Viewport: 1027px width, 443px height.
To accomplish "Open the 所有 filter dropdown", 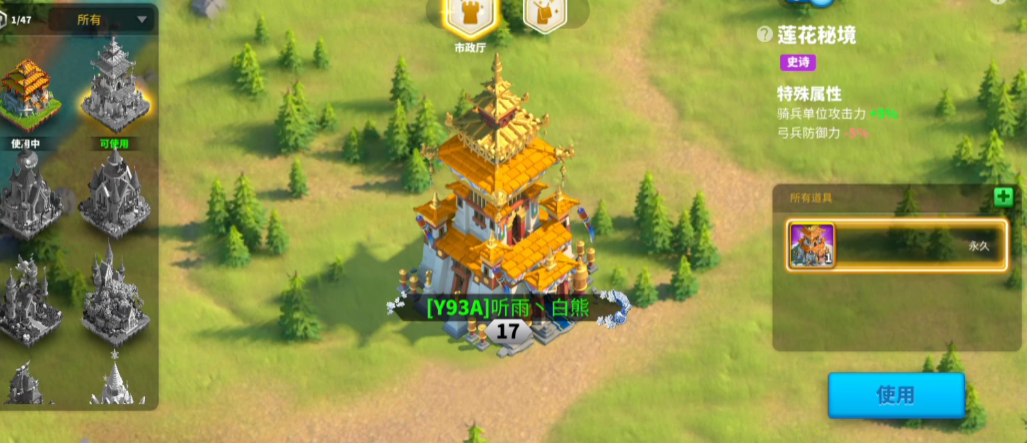I will pyautogui.click(x=100, y=19).
